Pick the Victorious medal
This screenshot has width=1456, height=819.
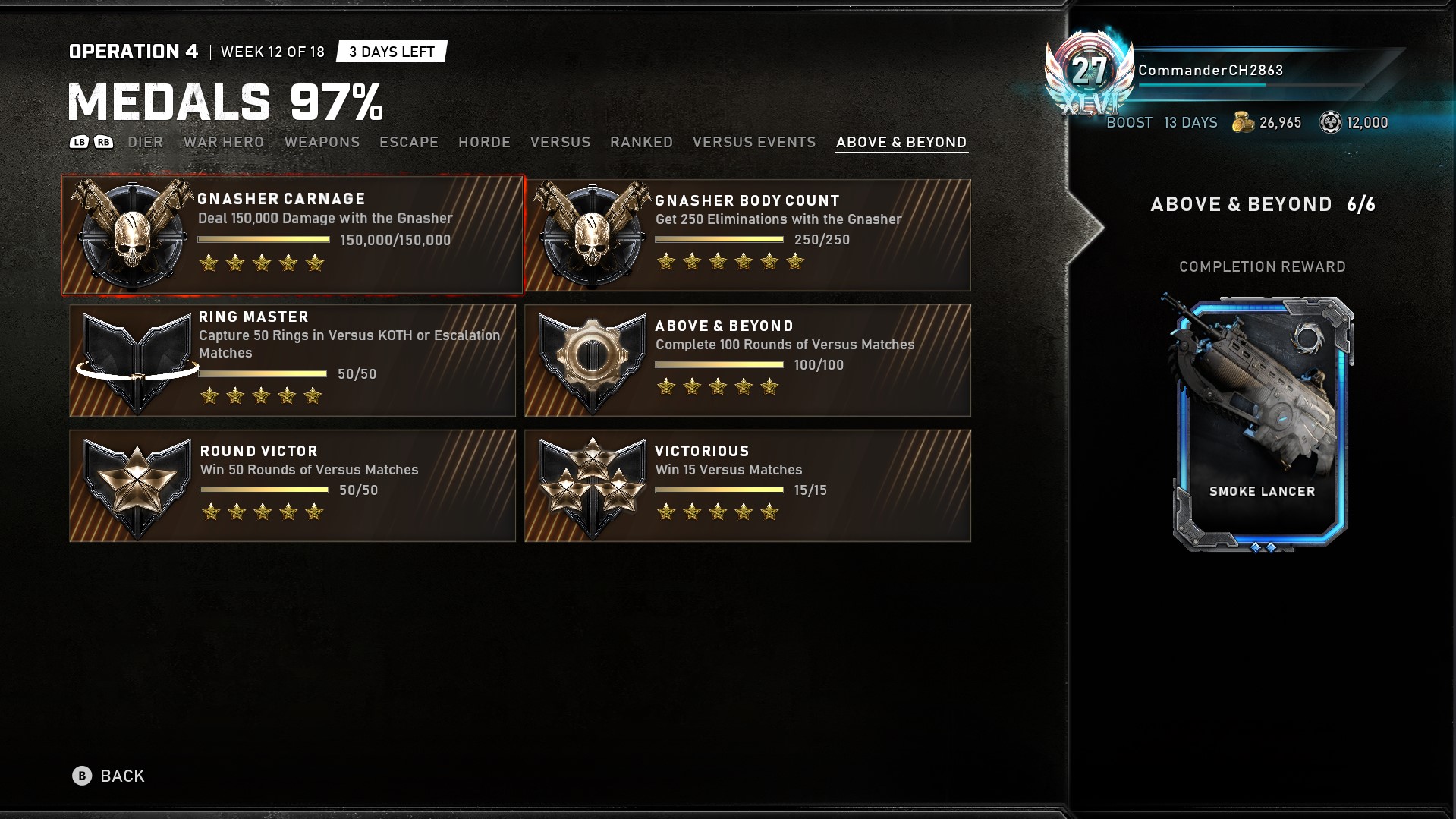coord(747,486)
